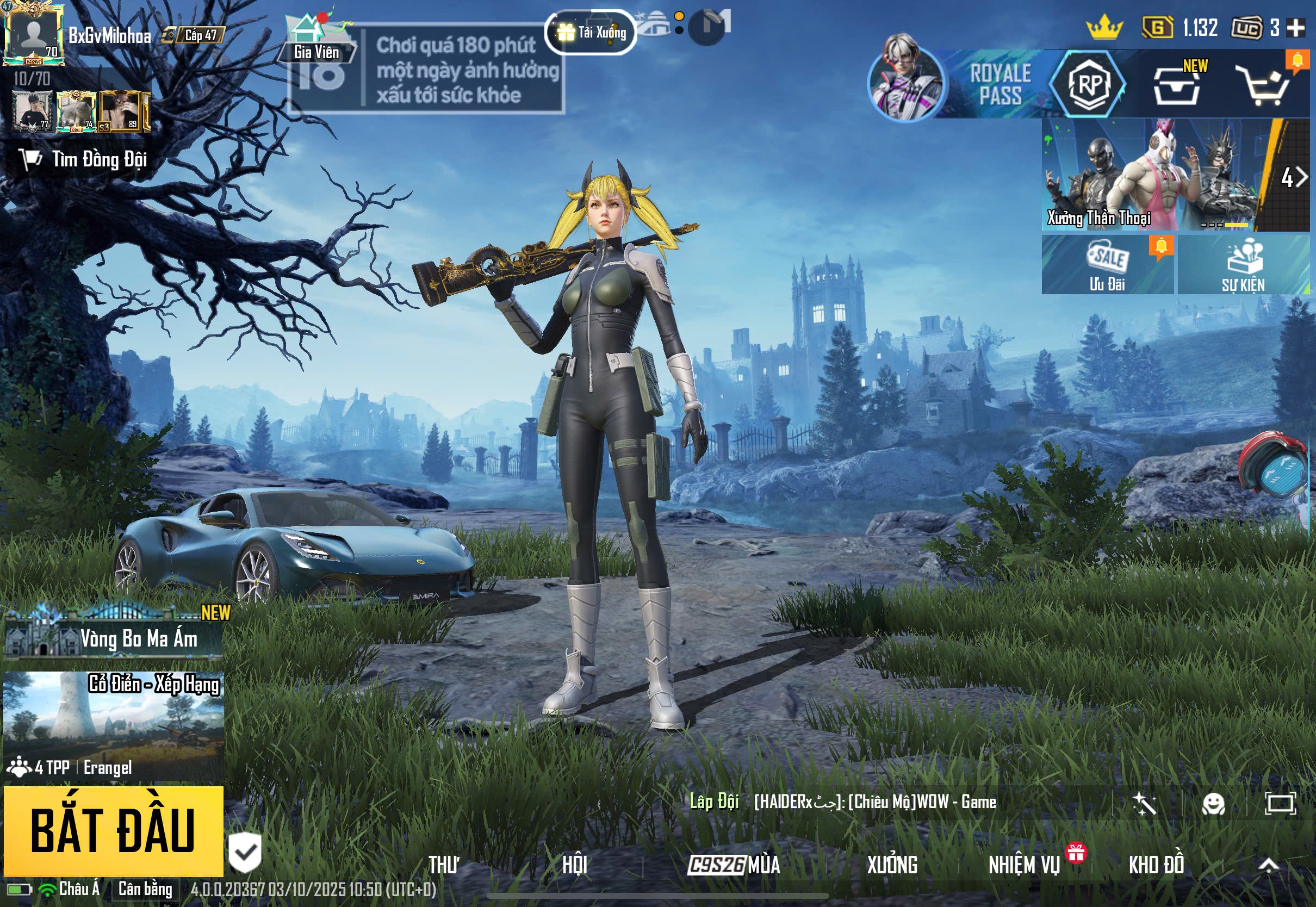Start the match with BẮT ĐẦU
The image size is (1316, 907).
tap(113, 830)
